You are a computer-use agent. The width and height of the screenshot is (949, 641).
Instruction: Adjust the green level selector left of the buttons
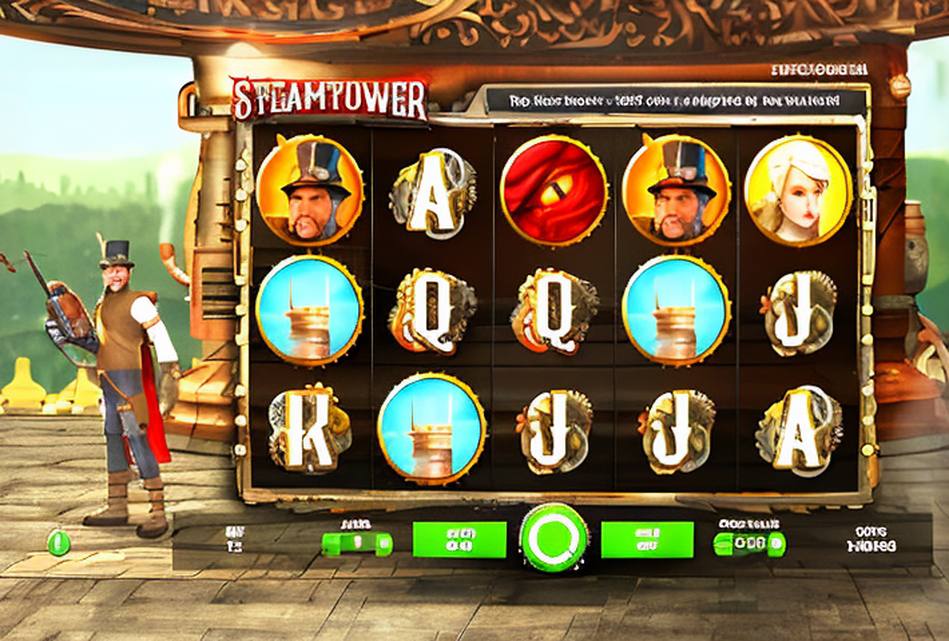[357, 543]
